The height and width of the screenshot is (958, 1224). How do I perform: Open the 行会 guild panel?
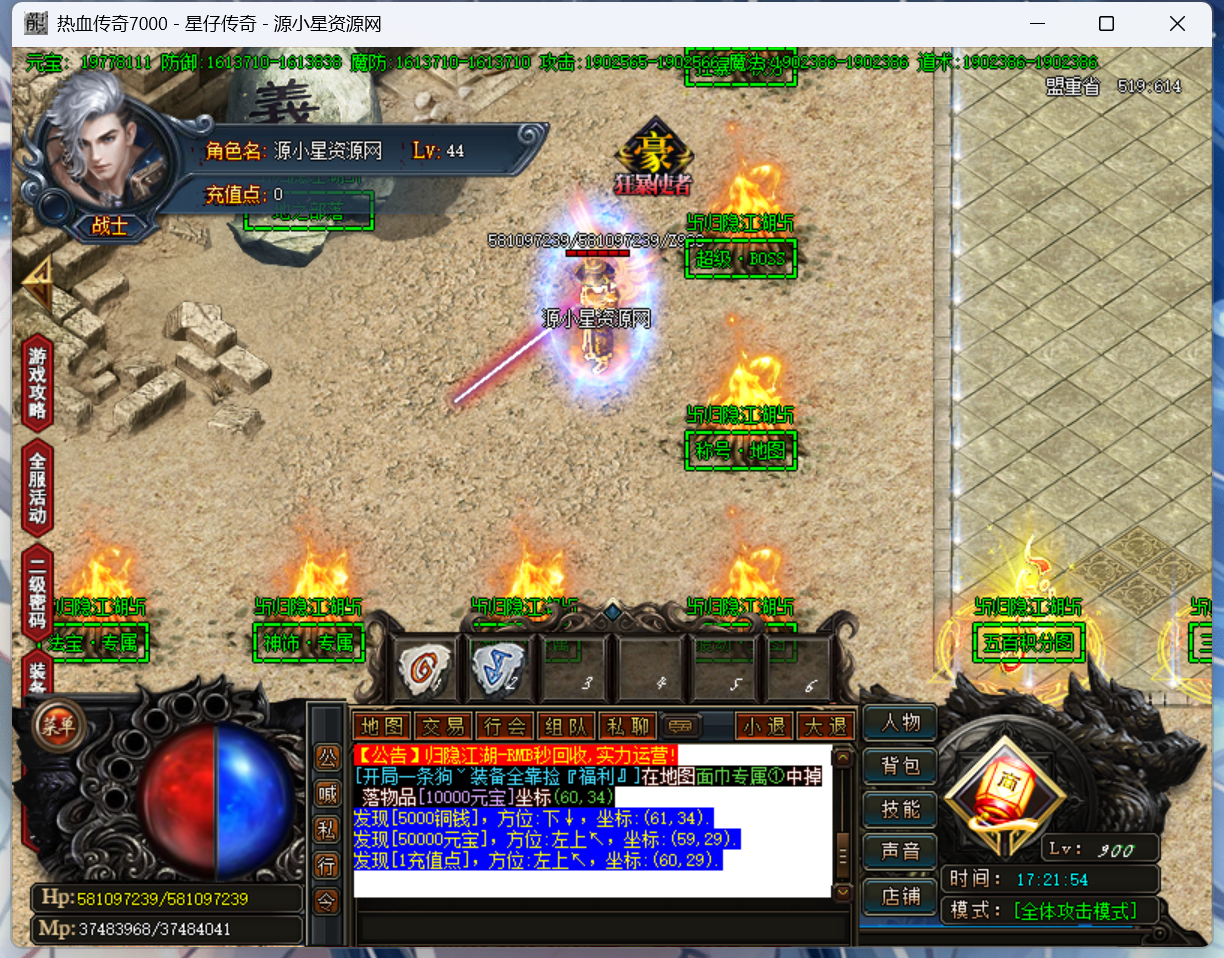pyautogui.click(x=505, y=726)
